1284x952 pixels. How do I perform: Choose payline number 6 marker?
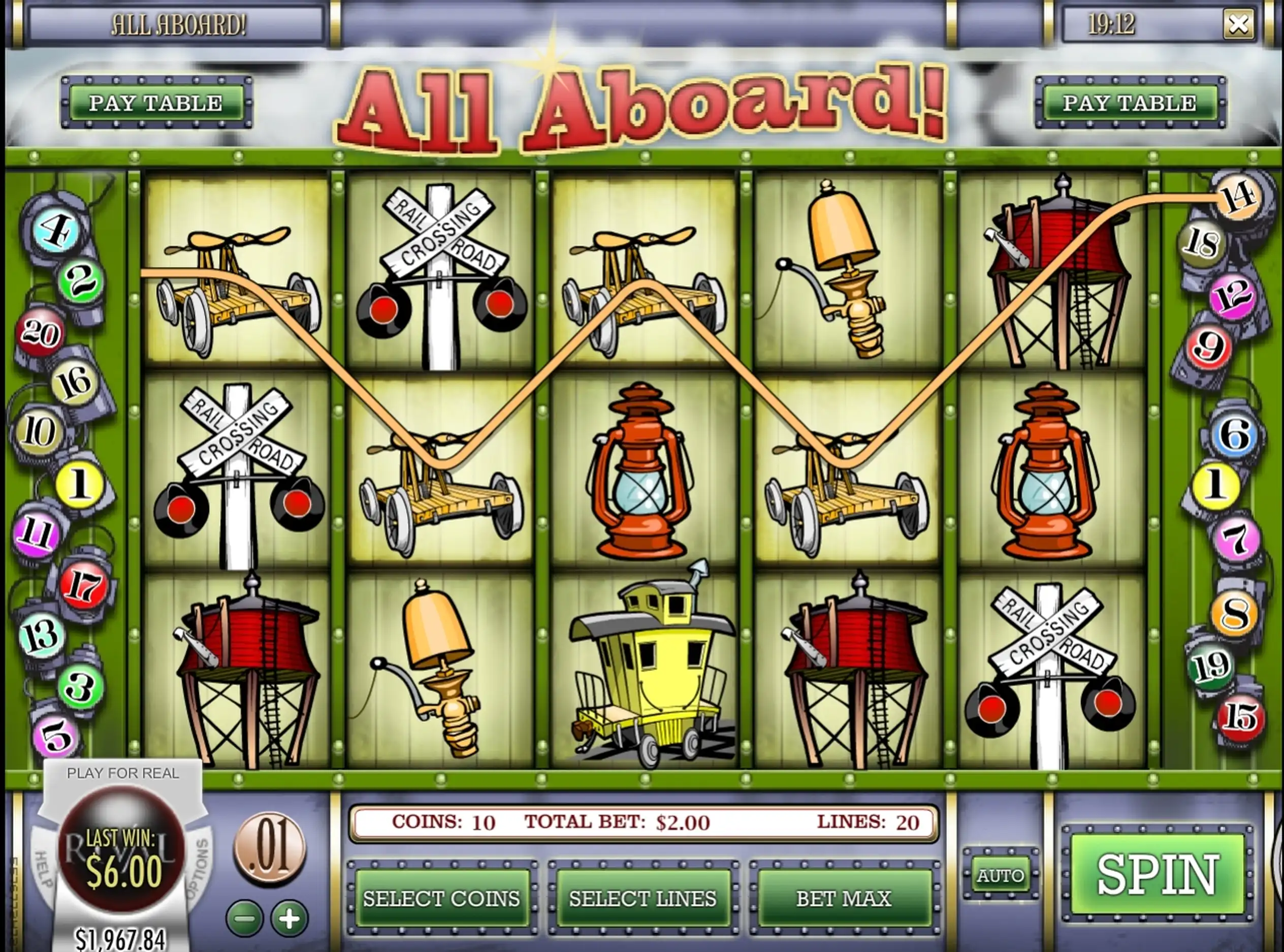(1234, 434)
